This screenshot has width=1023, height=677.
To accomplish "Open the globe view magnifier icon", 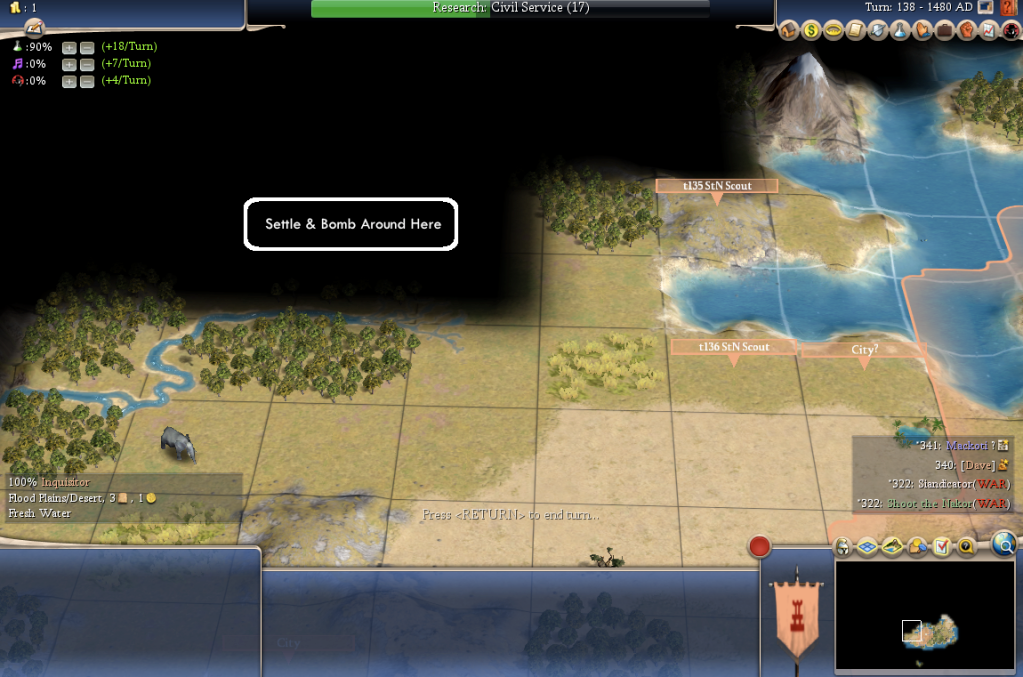I will 1004,544.
